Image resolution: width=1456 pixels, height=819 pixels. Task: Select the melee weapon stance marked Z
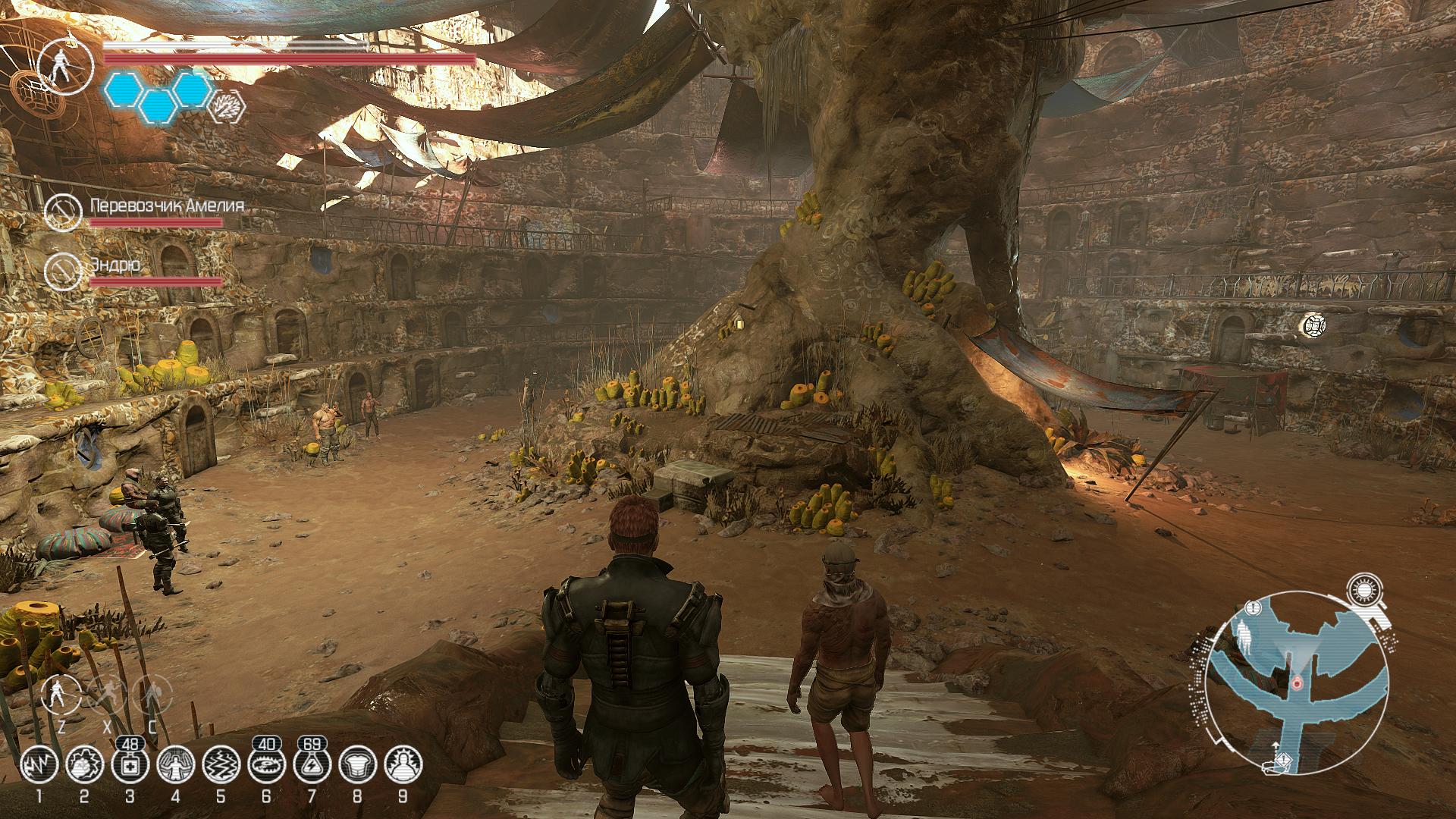(x=61, y=694)
